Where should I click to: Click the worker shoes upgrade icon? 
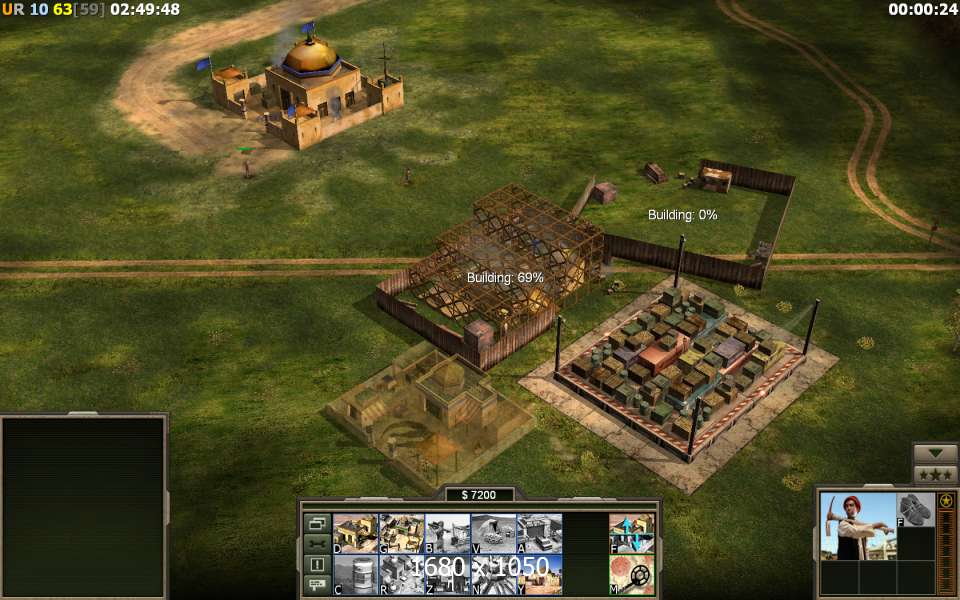tap(915, 510)
